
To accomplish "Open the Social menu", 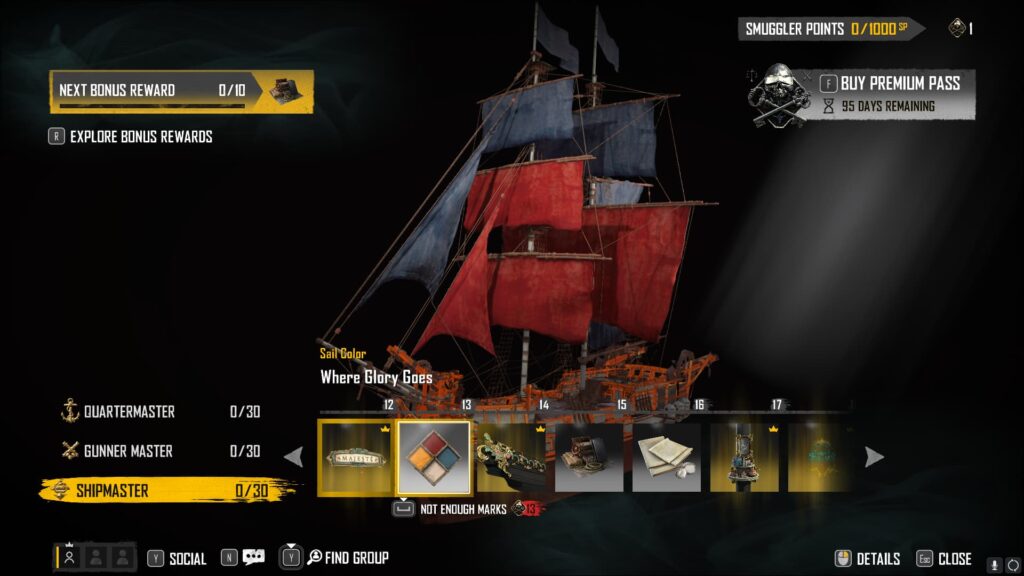I will [178, 558].
